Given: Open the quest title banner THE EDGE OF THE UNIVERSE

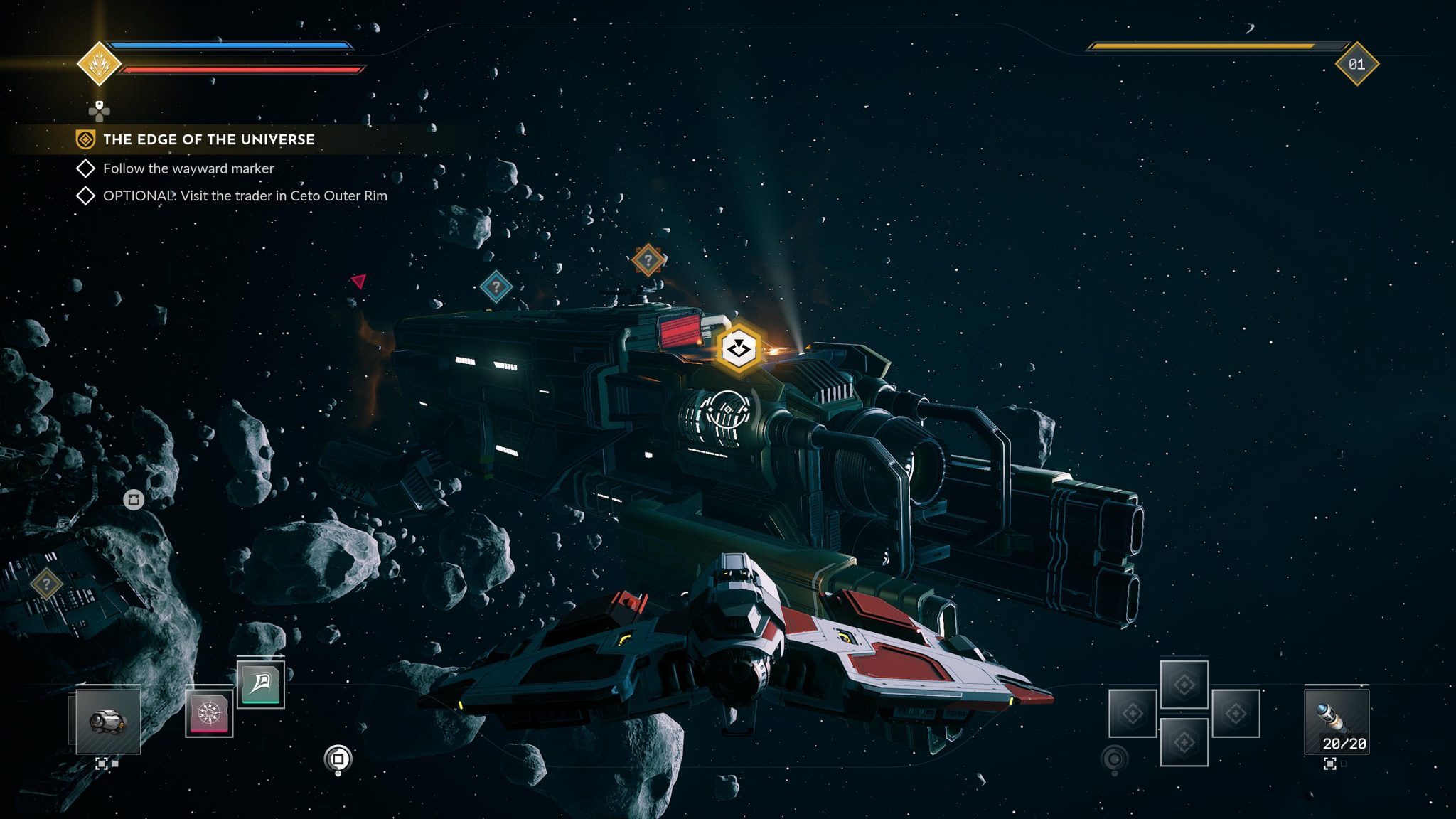Looking at the screenshot, I should tap(208, 139).
